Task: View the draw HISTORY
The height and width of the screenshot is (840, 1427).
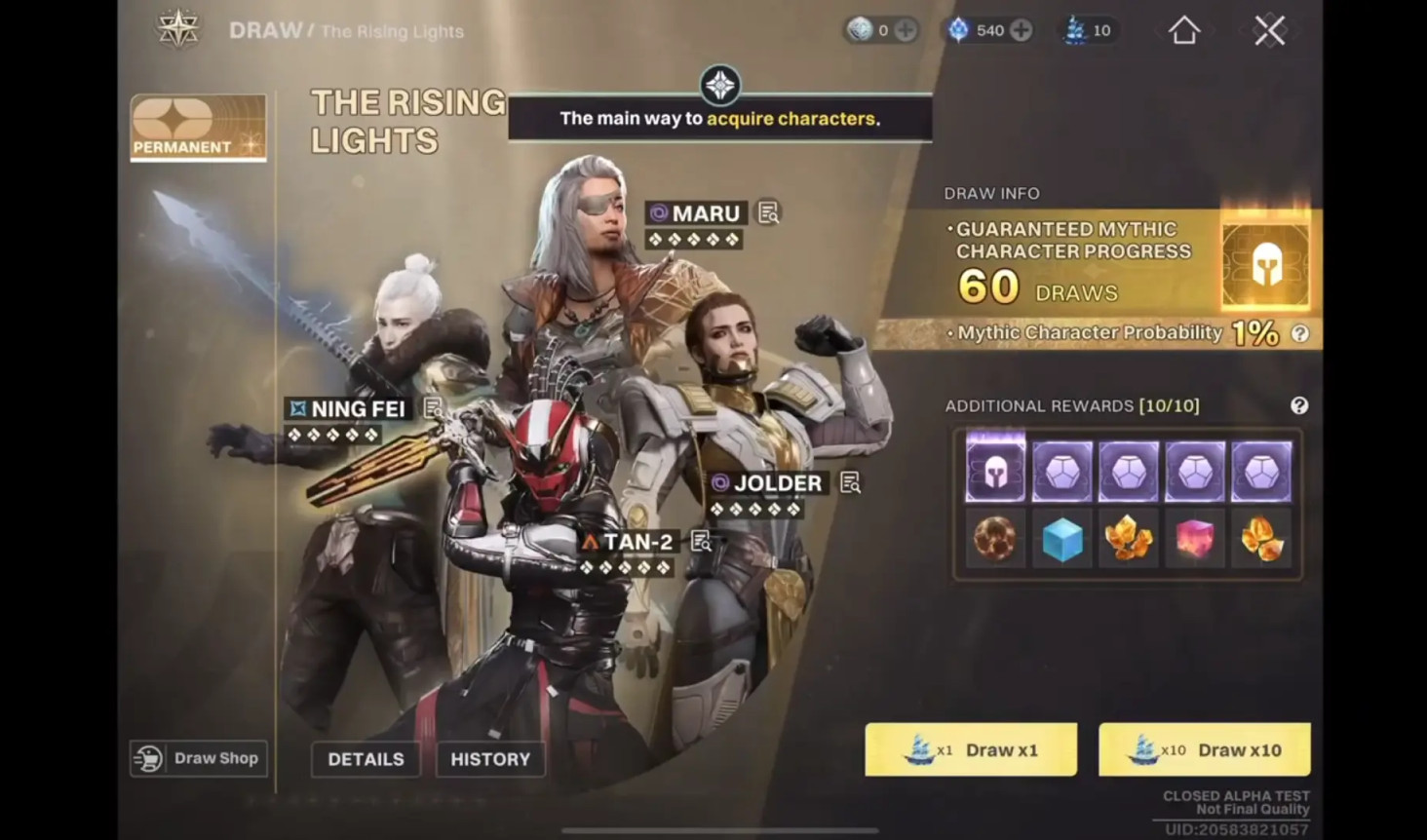Action: click(490, 759)
